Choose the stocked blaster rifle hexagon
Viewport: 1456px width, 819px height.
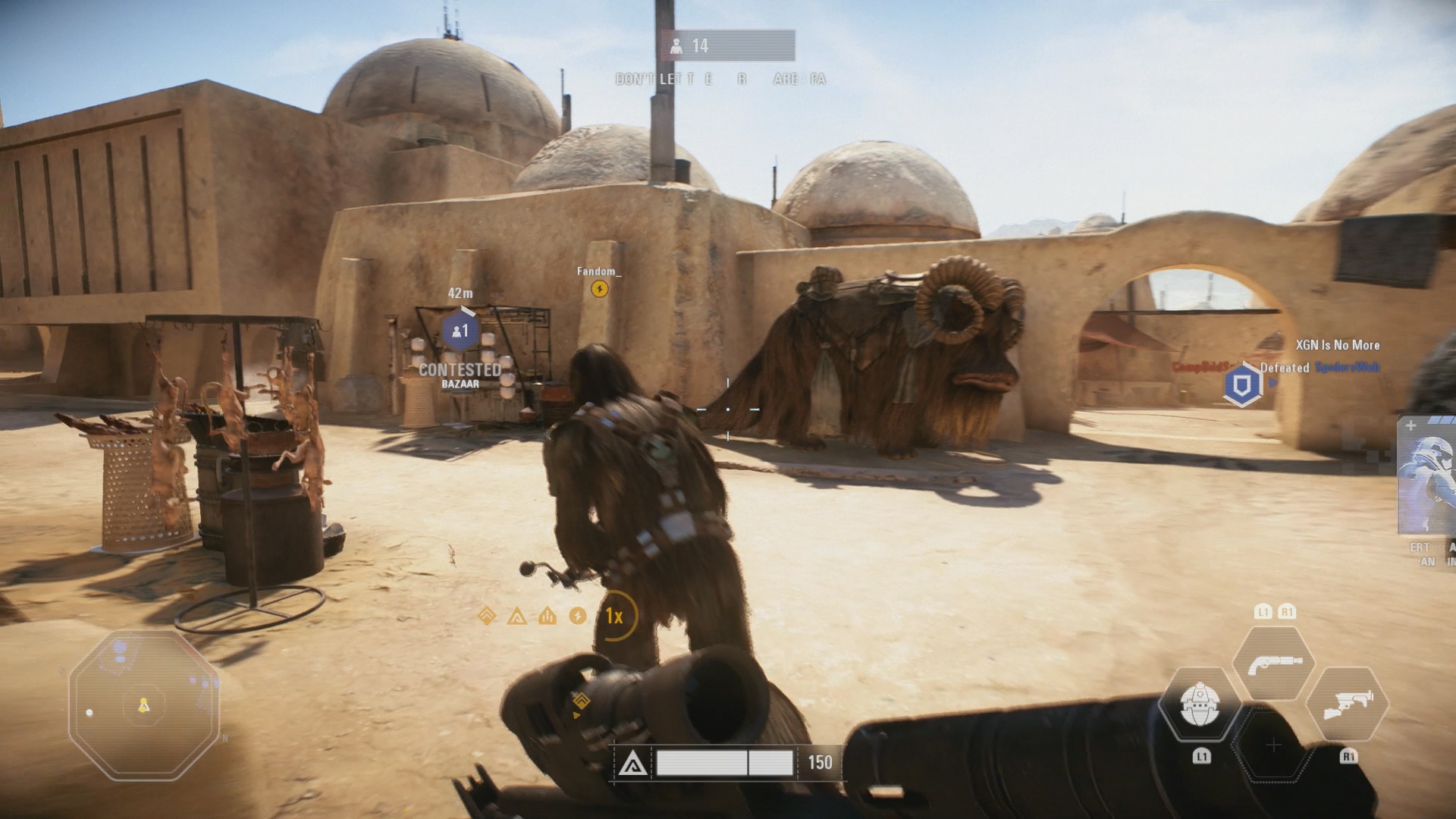1347,704
